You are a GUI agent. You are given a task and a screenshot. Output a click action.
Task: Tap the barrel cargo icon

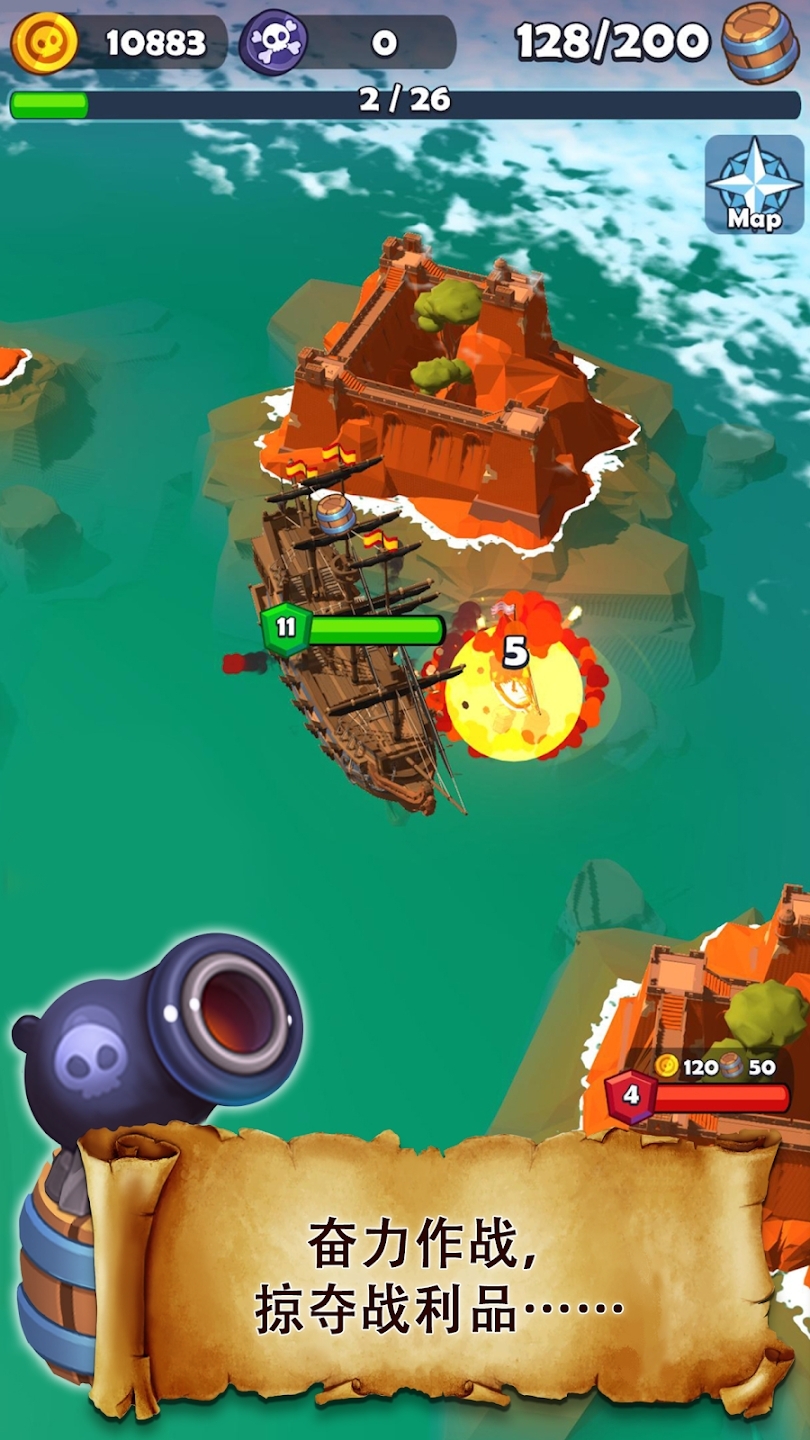coord(762,41)
